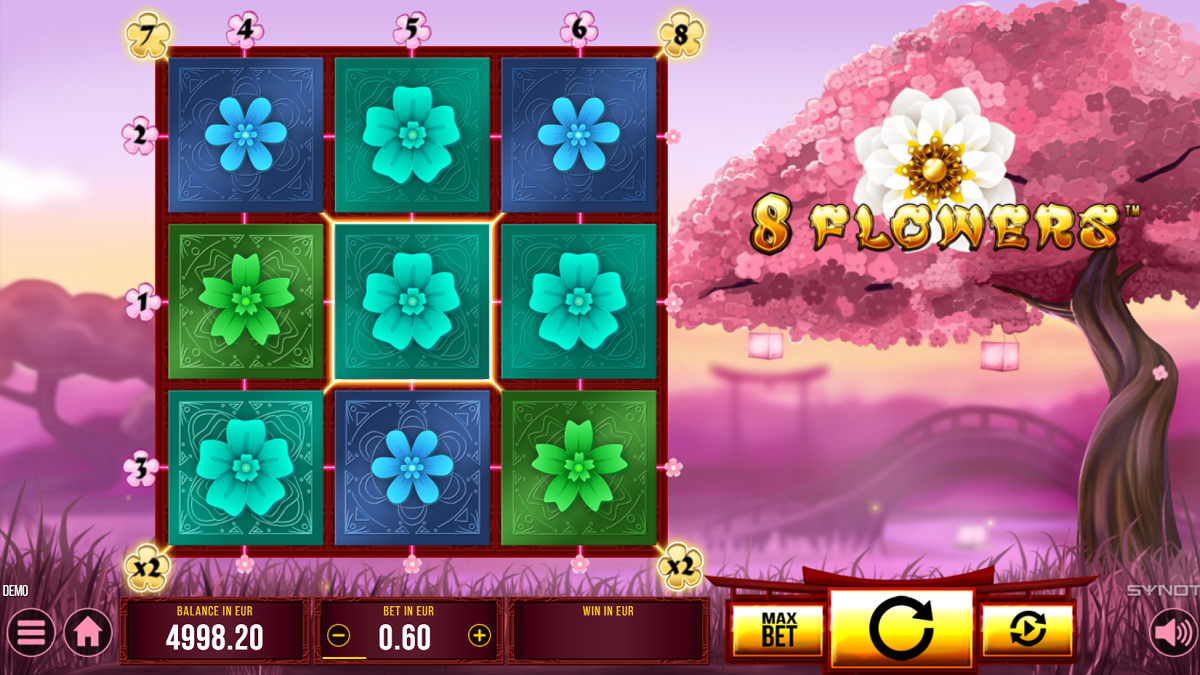Viewport: 1200px width, 675px height.
Task: Select payline marker number 3
Action: (x=141, y=468)
